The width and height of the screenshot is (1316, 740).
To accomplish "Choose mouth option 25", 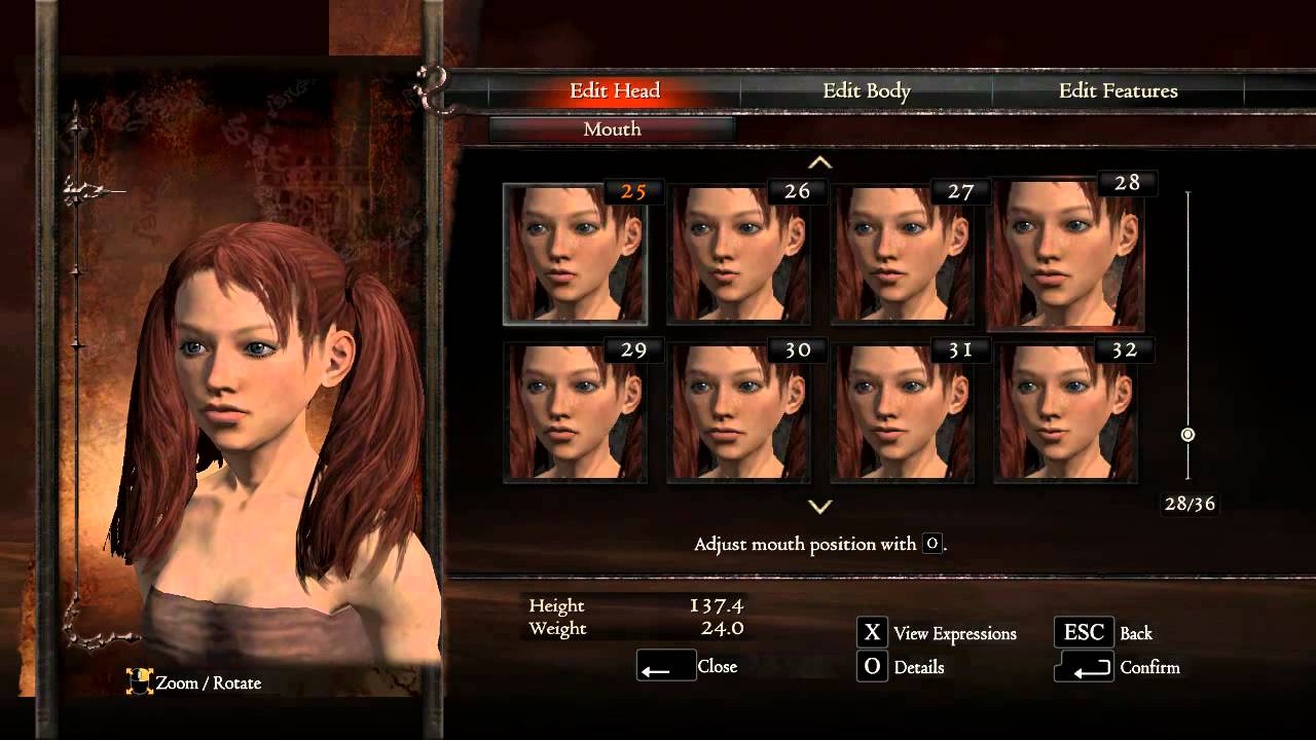I will click(x=575, y=254).
